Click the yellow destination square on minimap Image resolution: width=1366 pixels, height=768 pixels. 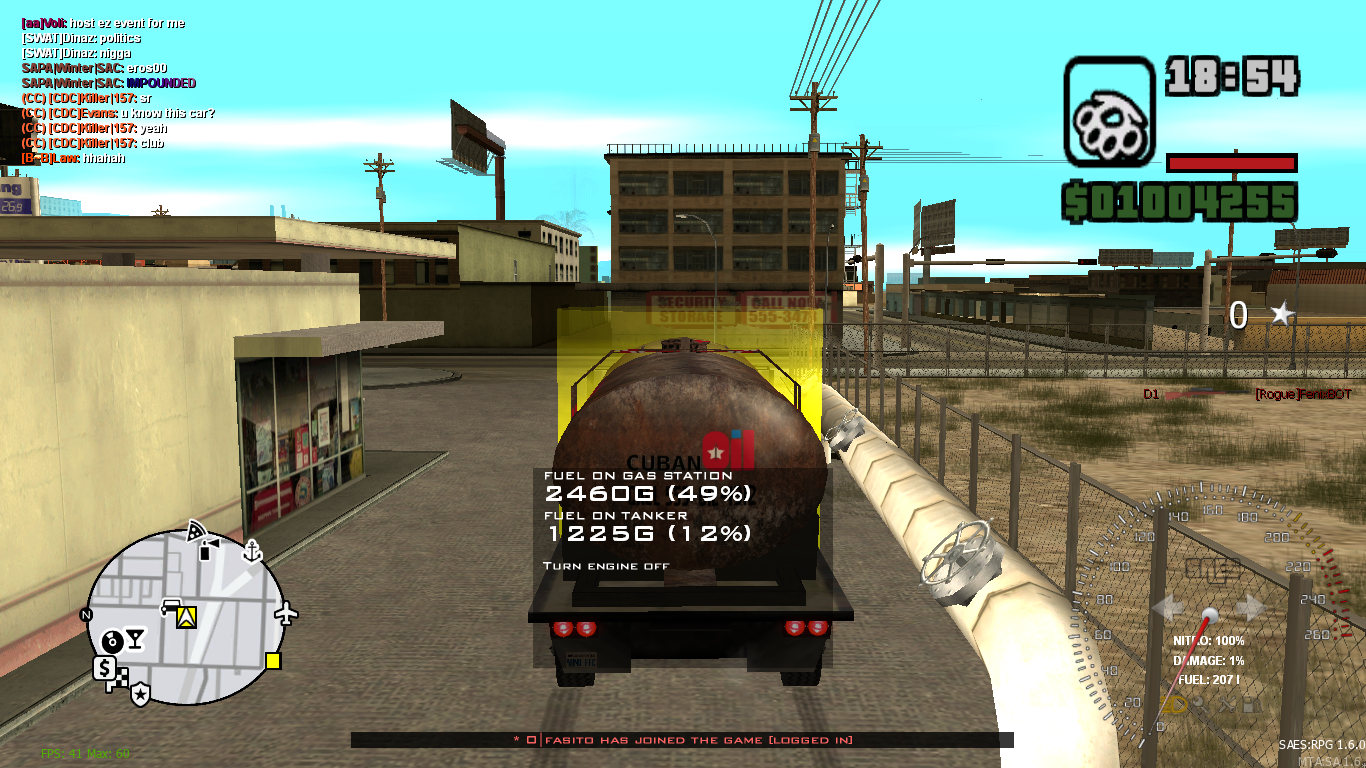coord(272,661)
